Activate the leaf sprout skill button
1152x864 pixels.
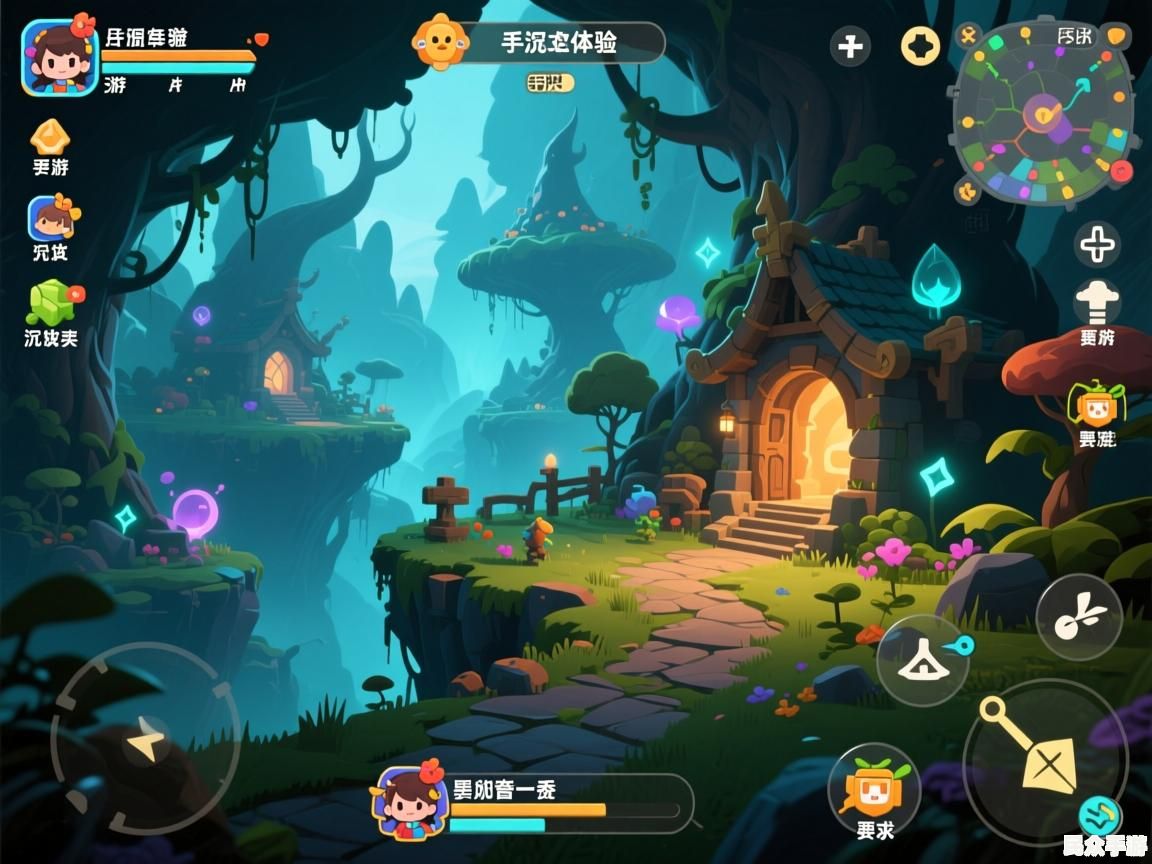pyautogui.click(x=1079, y=617)
